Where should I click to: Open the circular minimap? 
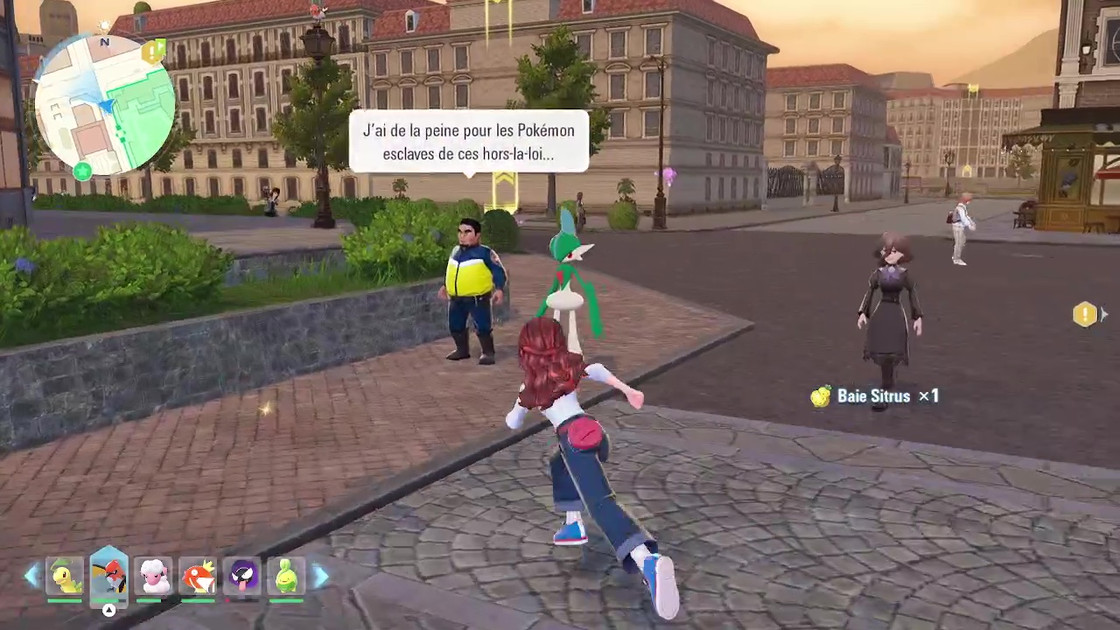[x=104, y=104]
